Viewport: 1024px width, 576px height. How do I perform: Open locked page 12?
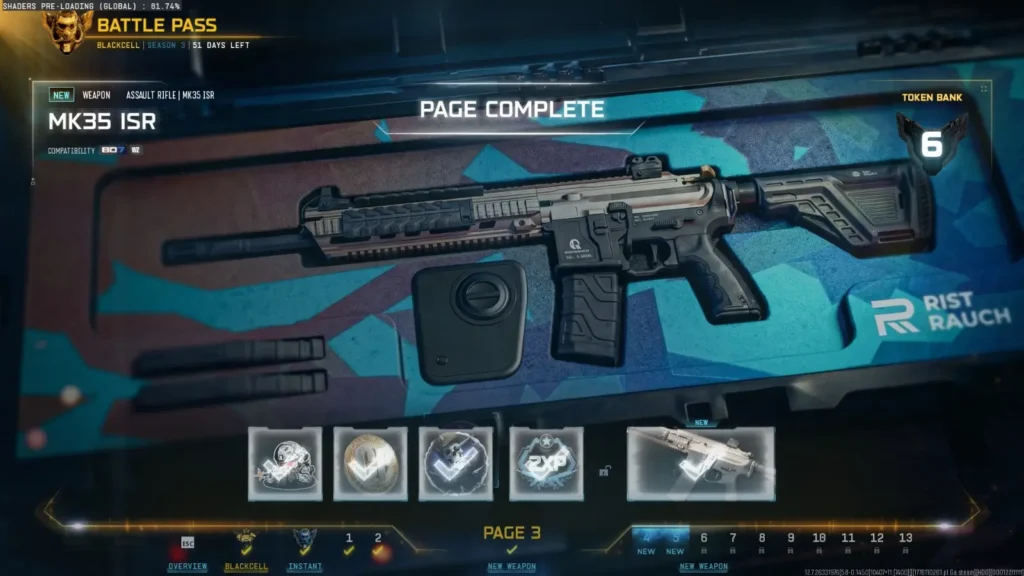[x=878, y=542]
